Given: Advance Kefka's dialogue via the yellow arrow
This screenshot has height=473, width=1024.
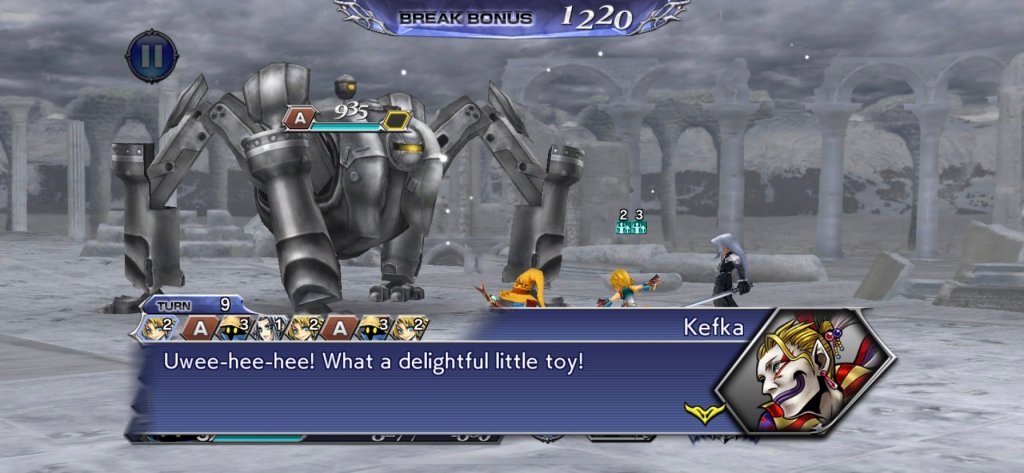Looking at the screenshot, I should tap(698, 410).
